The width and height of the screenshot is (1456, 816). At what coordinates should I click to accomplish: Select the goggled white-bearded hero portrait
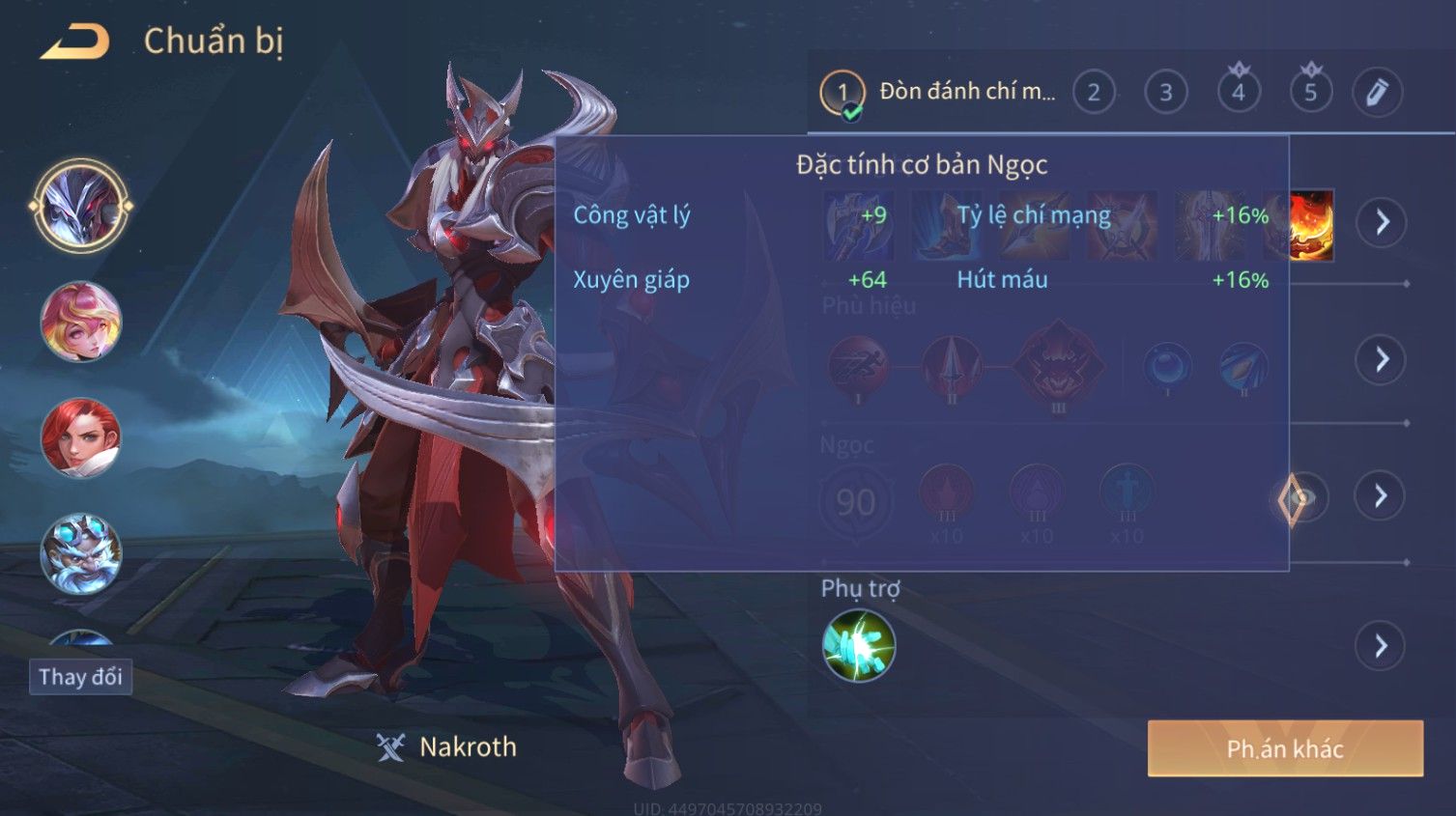pyautogui.click(x=81, y=553)
